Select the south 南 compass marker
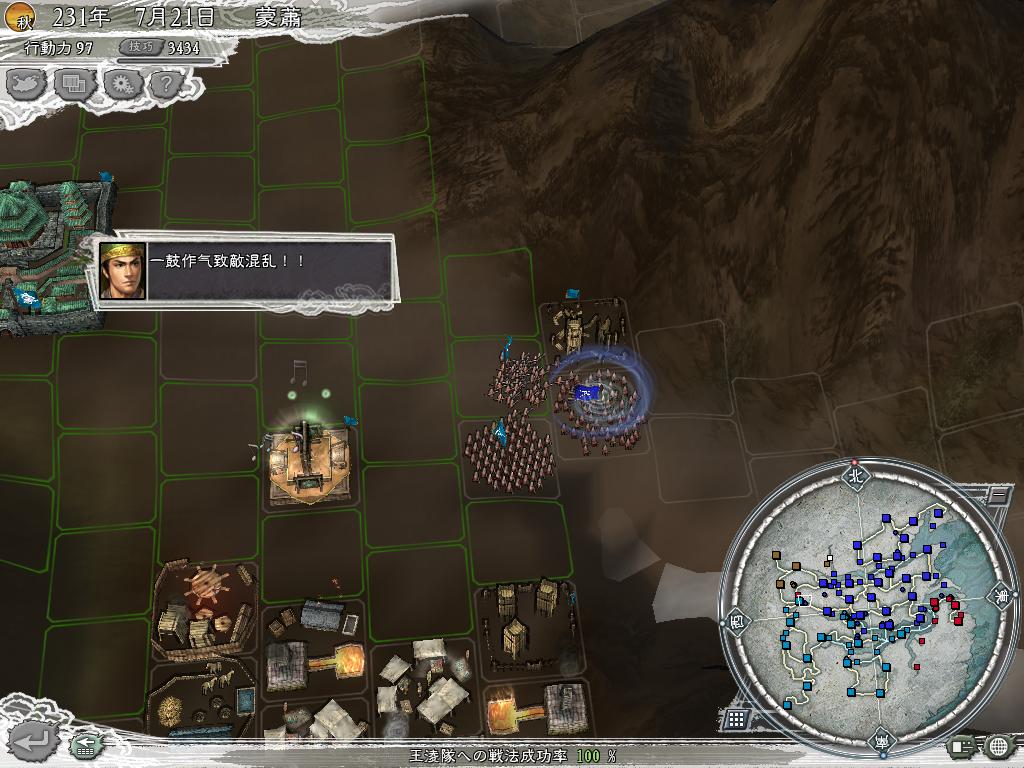This screenshot has width=1024, height=768. pos(879,741)
